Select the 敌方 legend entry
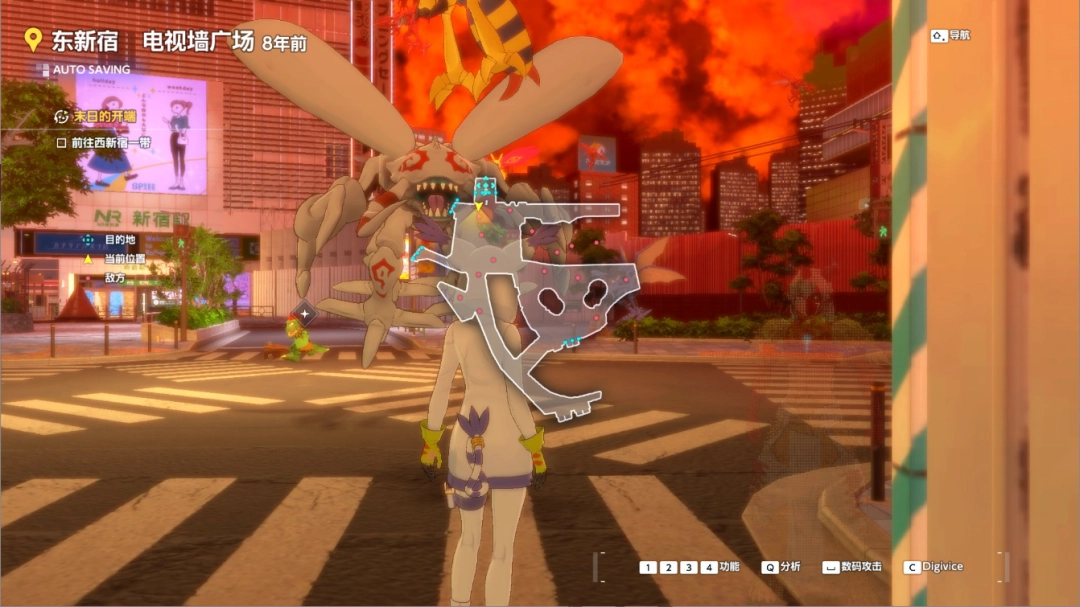Viewport: 1080px width, 607px height. click(115, 277)
